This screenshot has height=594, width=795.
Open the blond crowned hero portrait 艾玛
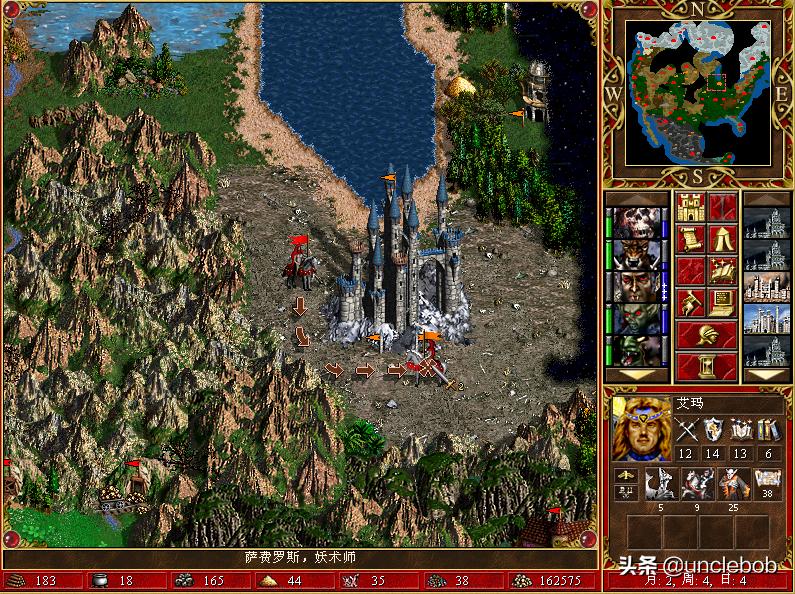point(641,426)
